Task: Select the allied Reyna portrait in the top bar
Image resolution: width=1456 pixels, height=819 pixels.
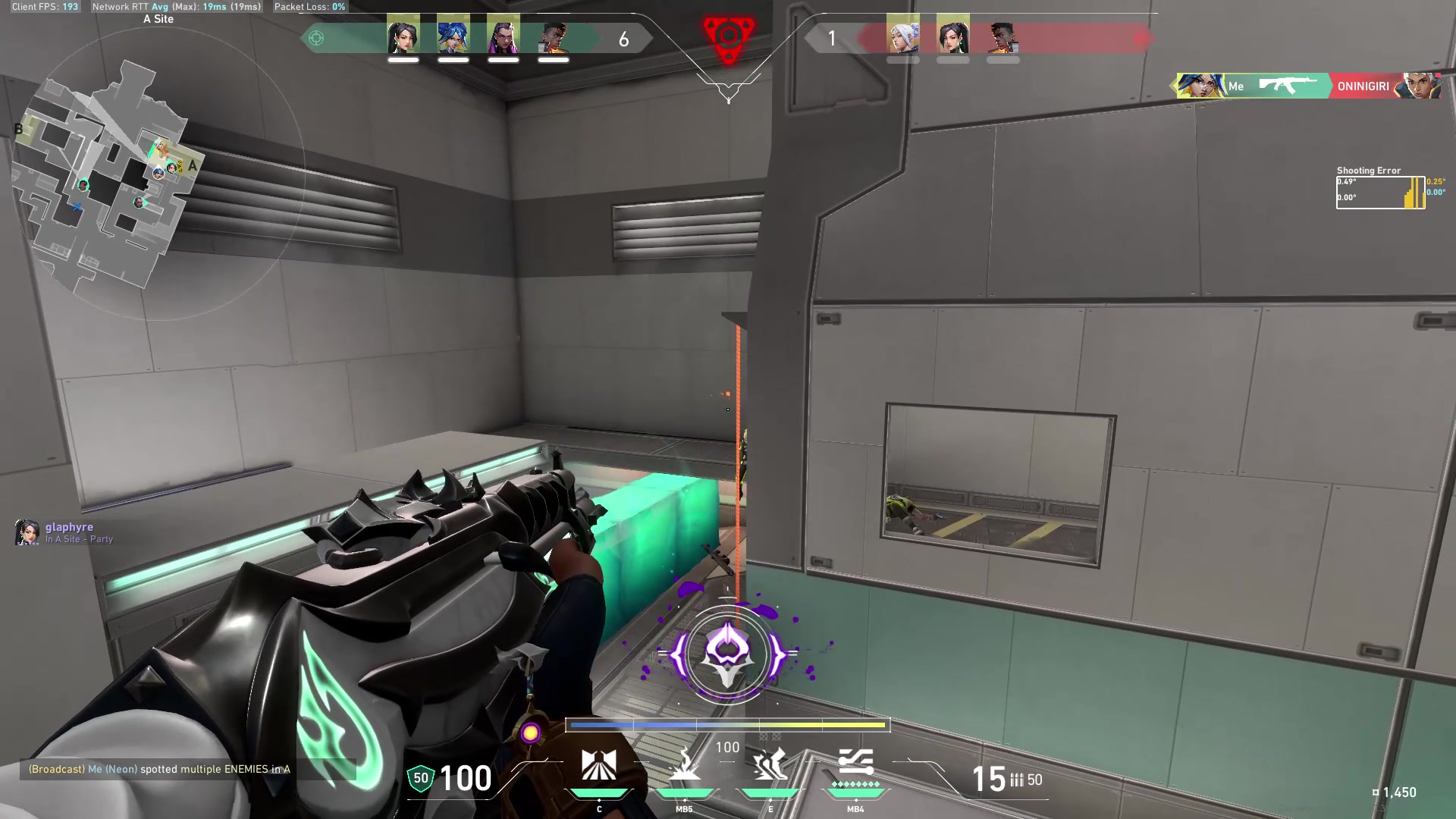Action: 503,36
